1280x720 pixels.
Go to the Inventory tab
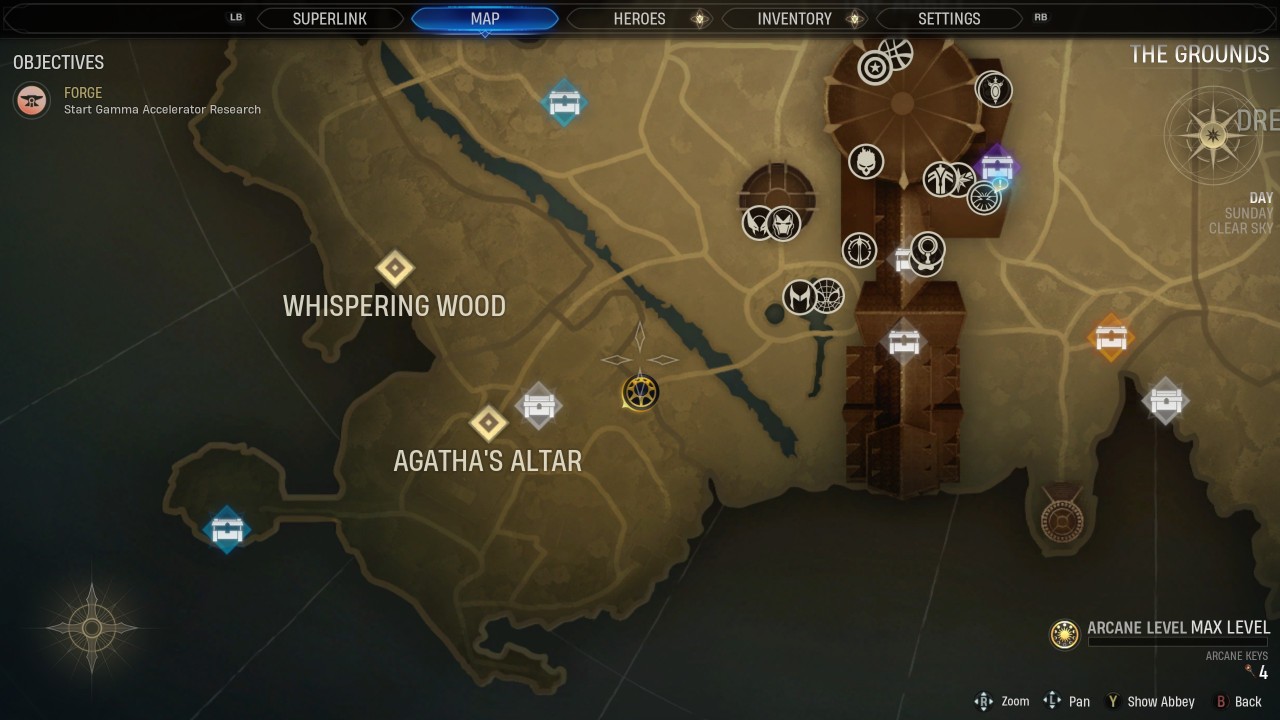tap(794, 19)
